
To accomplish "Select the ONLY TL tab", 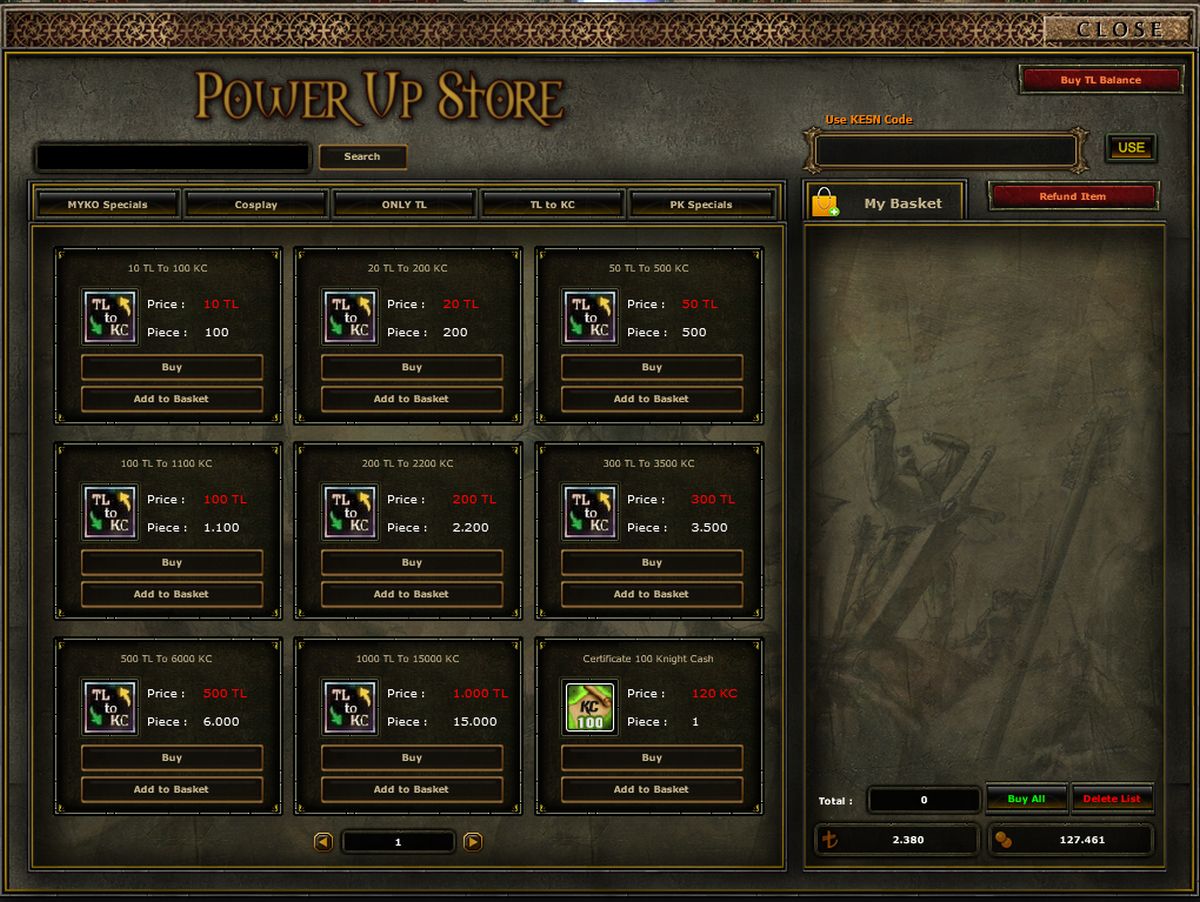I will 404,204.
